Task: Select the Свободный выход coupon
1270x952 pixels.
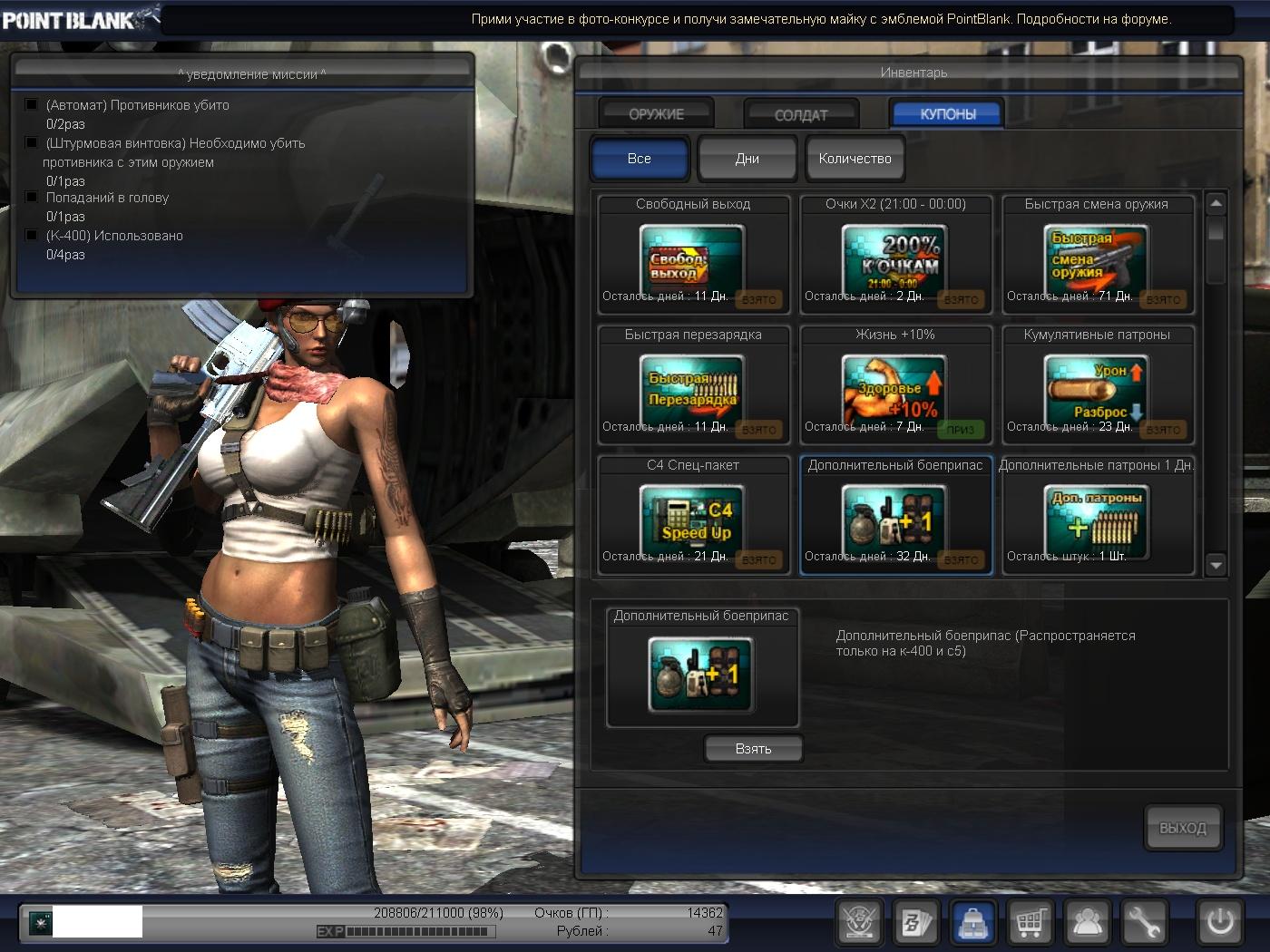Action: (692, 257)
